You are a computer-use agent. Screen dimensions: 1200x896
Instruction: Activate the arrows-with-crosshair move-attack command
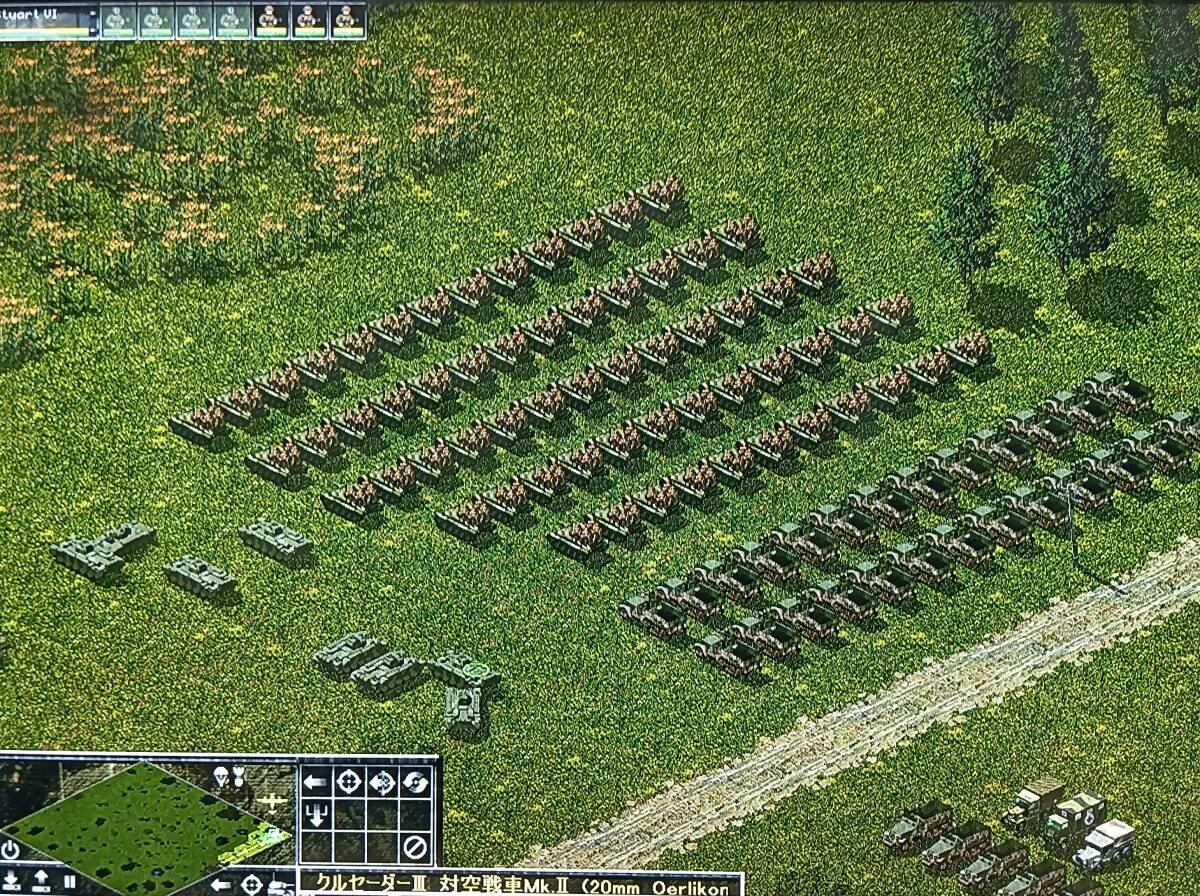click(382, 781)
